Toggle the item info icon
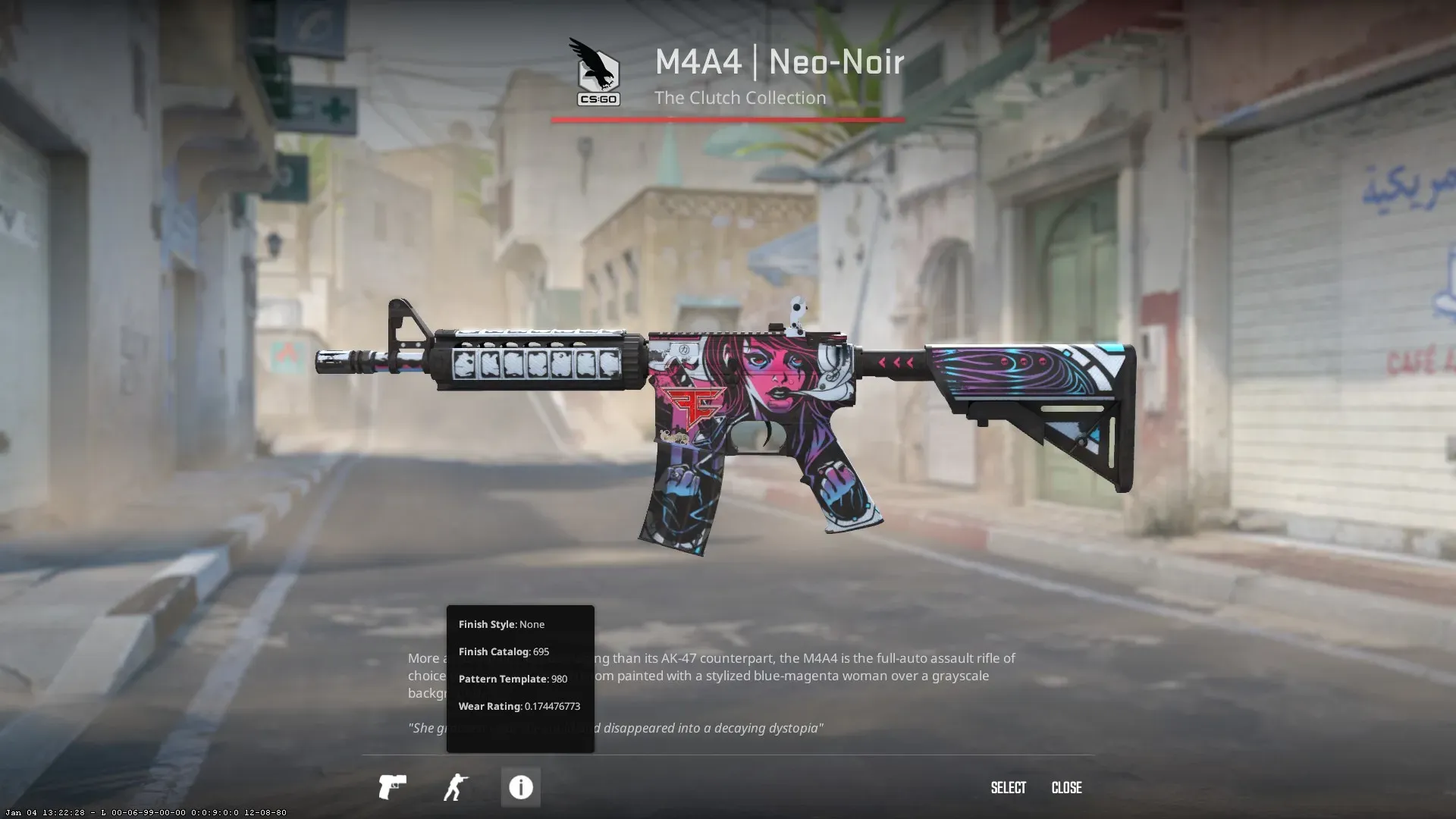1456x819 pixels. coord(520,787)
